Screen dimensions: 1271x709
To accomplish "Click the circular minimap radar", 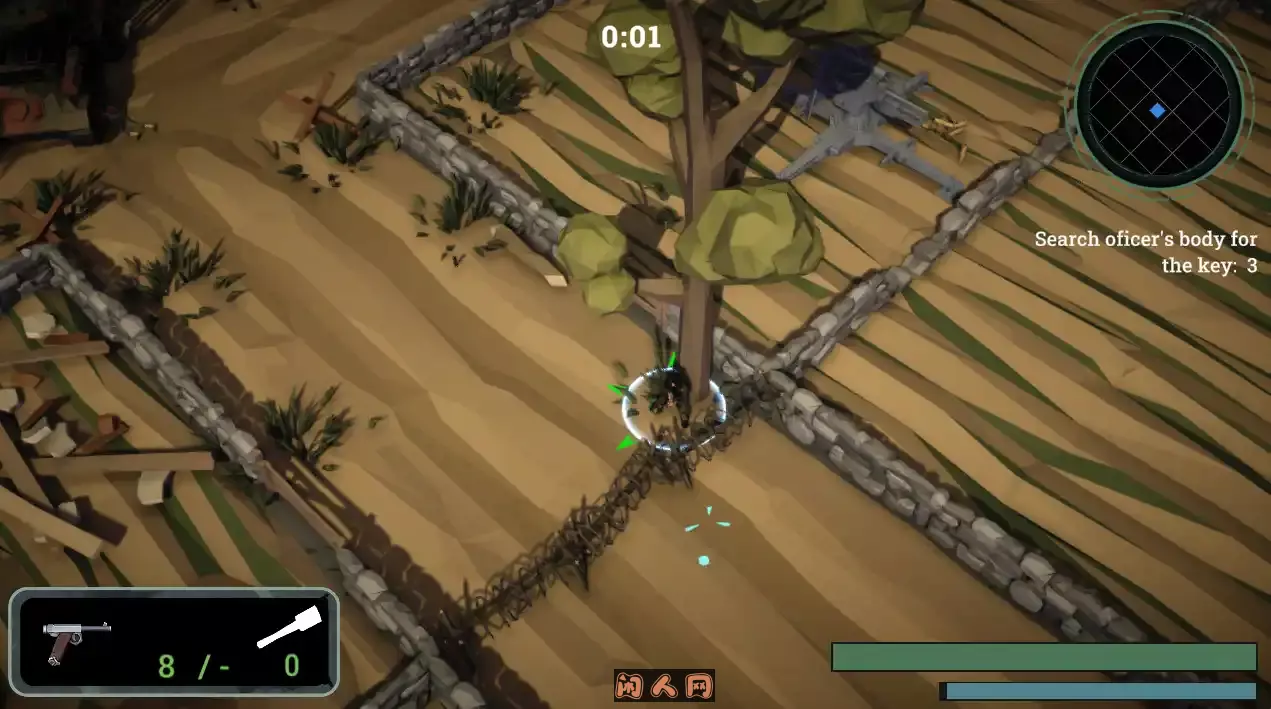I will [1158, 106].
